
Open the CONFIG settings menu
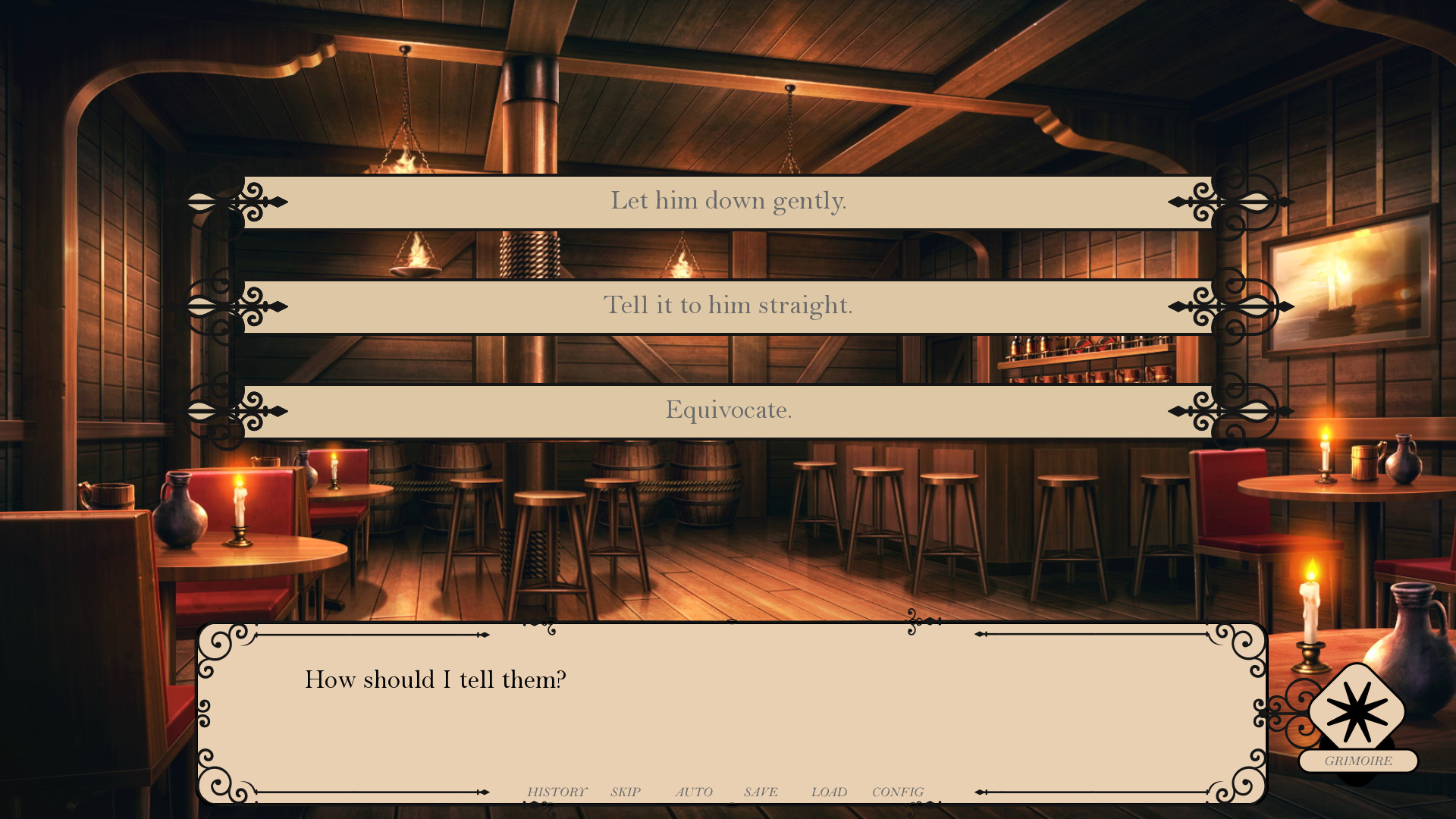click(899, 791)
